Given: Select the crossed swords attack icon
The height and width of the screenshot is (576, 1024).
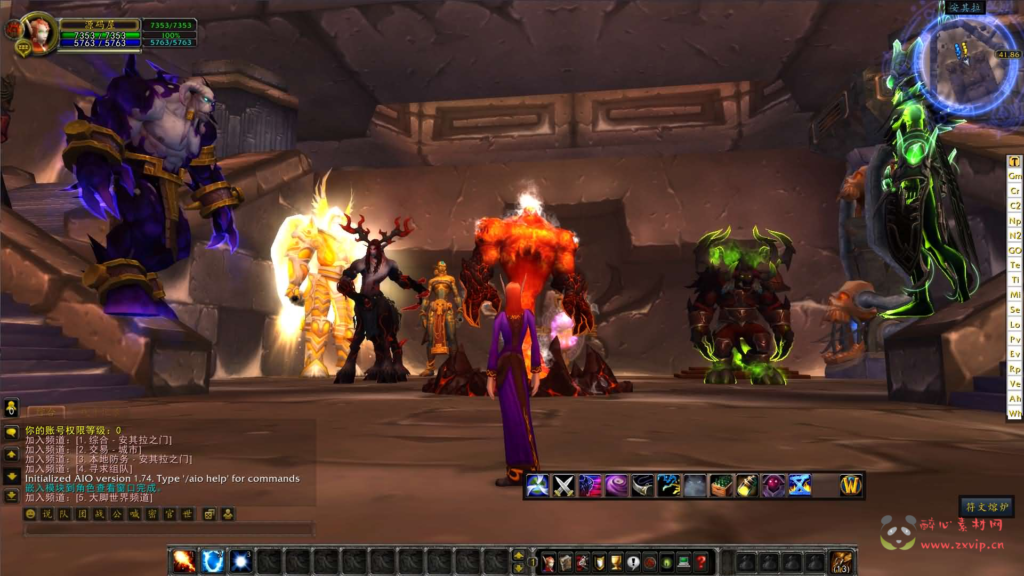Looking at the screenshot, I should tap(564, 486).
